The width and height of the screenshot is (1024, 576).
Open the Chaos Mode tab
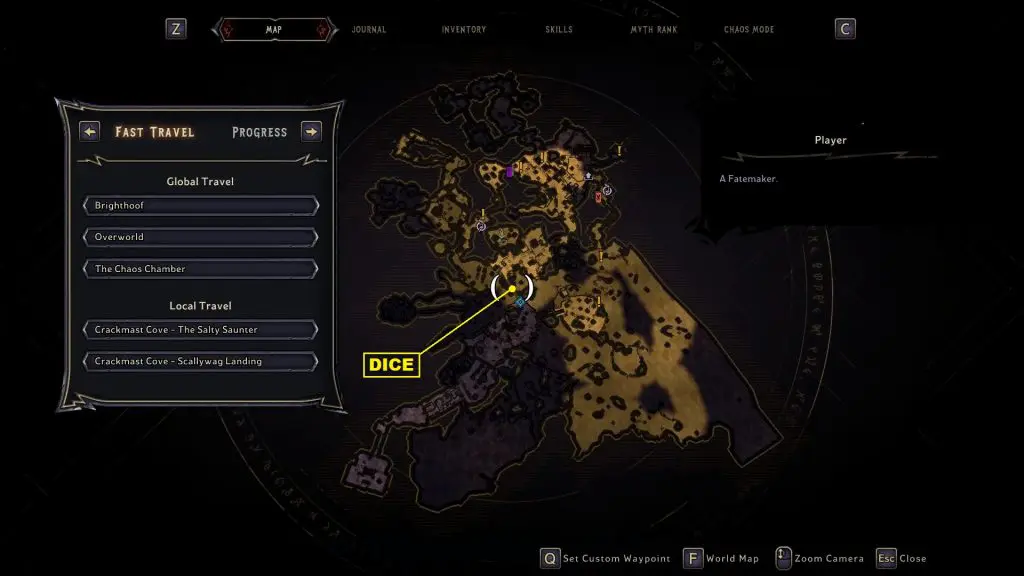(x=749, y=30)
